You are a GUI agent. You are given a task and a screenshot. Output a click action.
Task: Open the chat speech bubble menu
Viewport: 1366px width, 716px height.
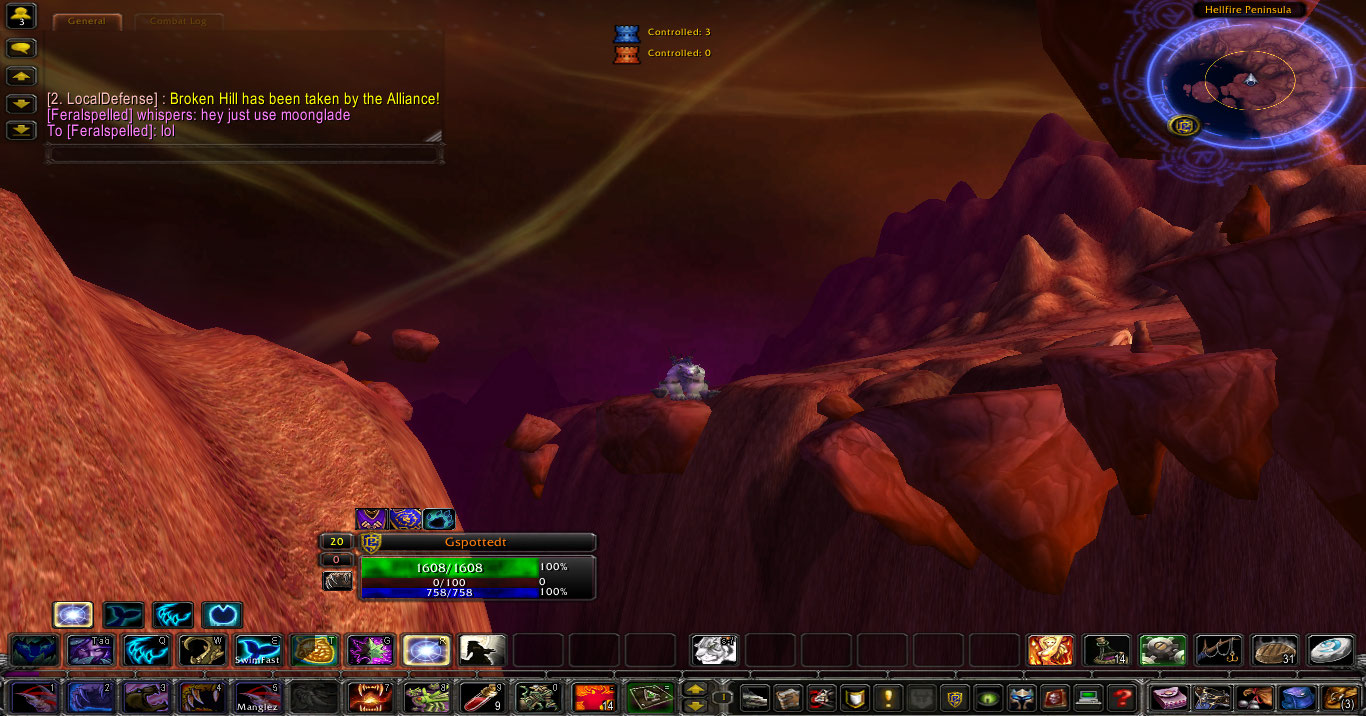pos(21,48)
